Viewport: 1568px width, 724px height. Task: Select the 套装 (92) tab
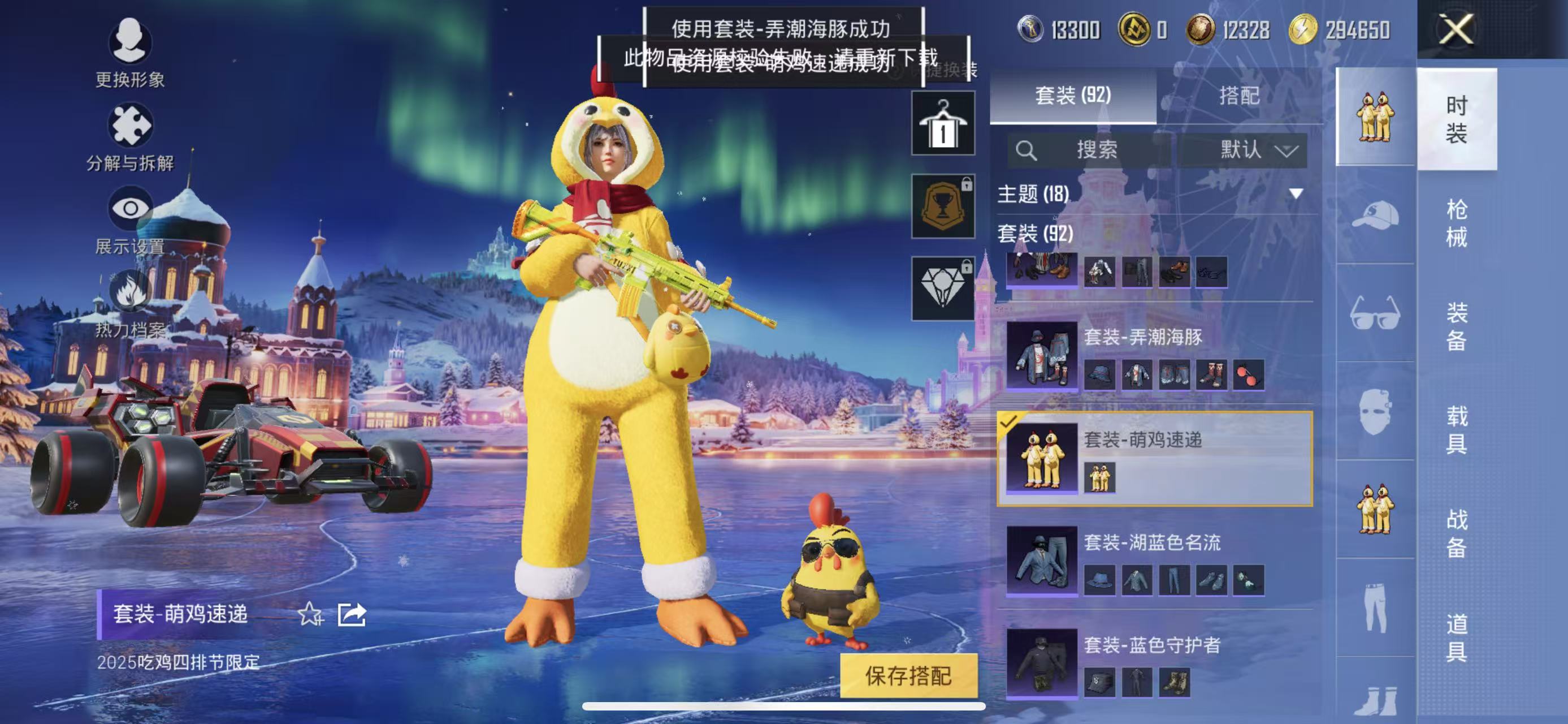pyautogui.click(x=1072, y=96)
